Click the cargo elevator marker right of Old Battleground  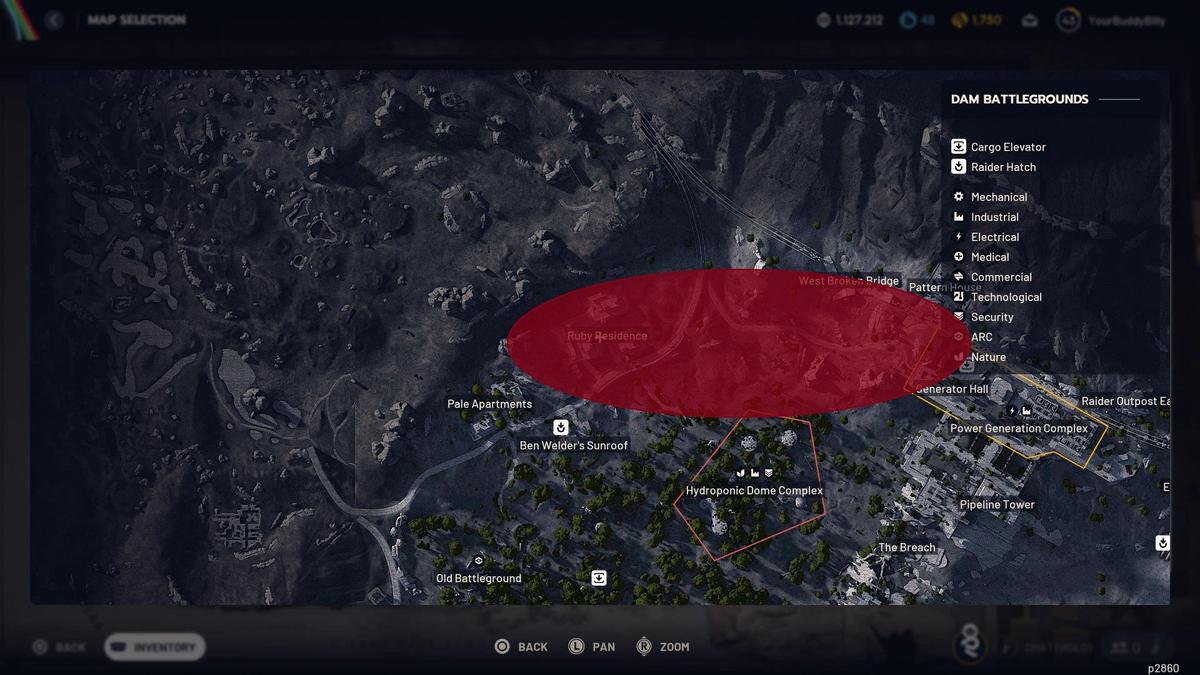(598, 577)
